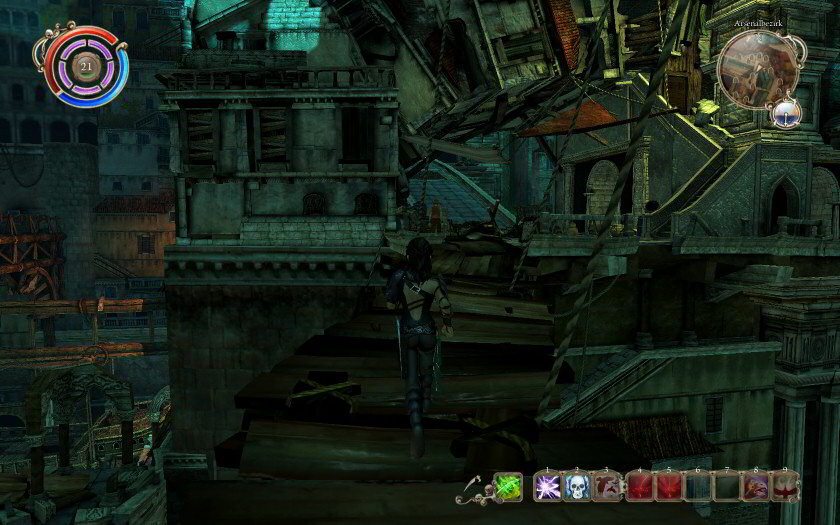Use the slot 8 beast ability

[757, 487]
